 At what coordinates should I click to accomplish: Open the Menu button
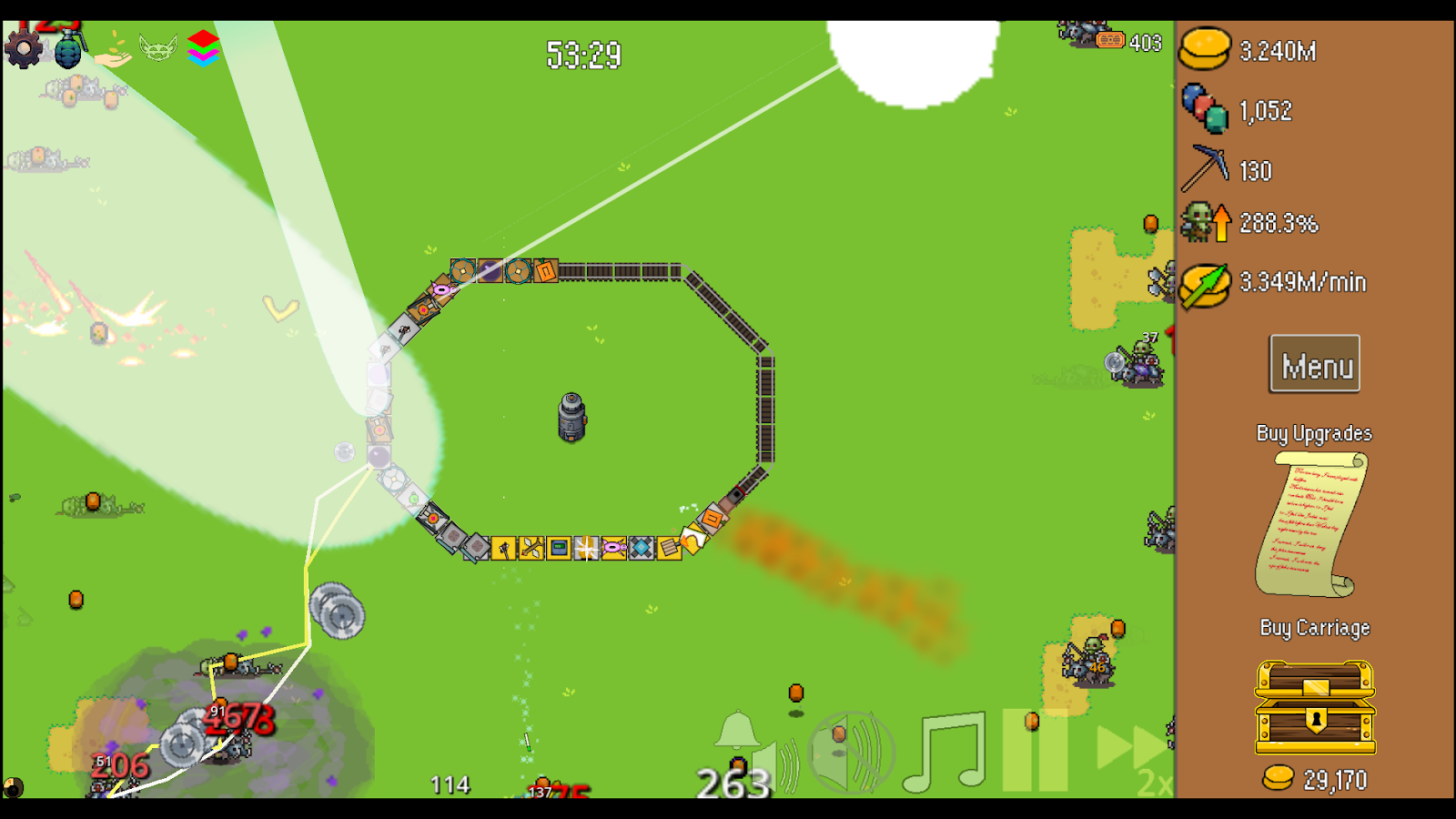1315,365
